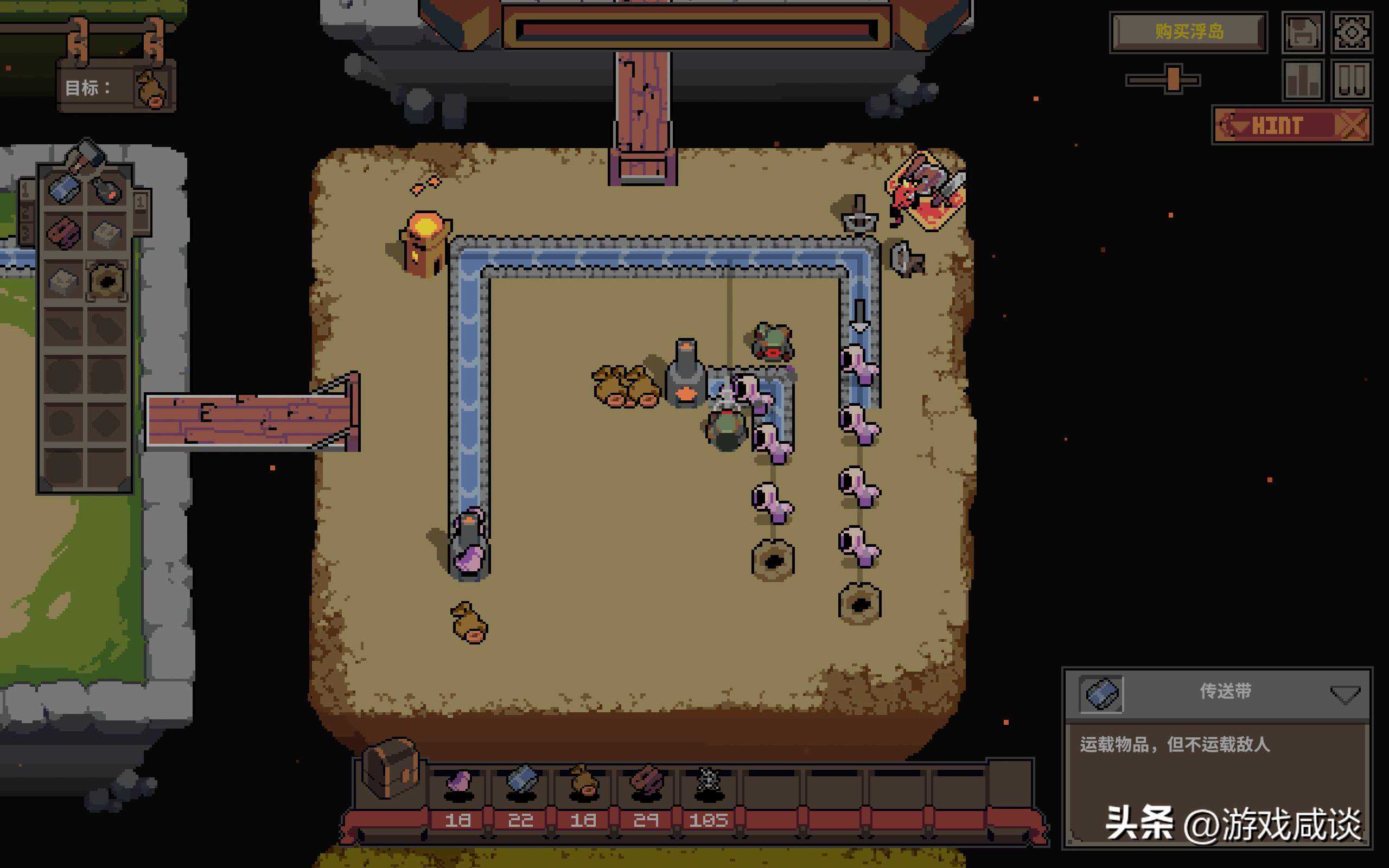Click the 目标 goal tracker sign
The height and width of the screenshot is (868, 1389).
click(116, 87)
